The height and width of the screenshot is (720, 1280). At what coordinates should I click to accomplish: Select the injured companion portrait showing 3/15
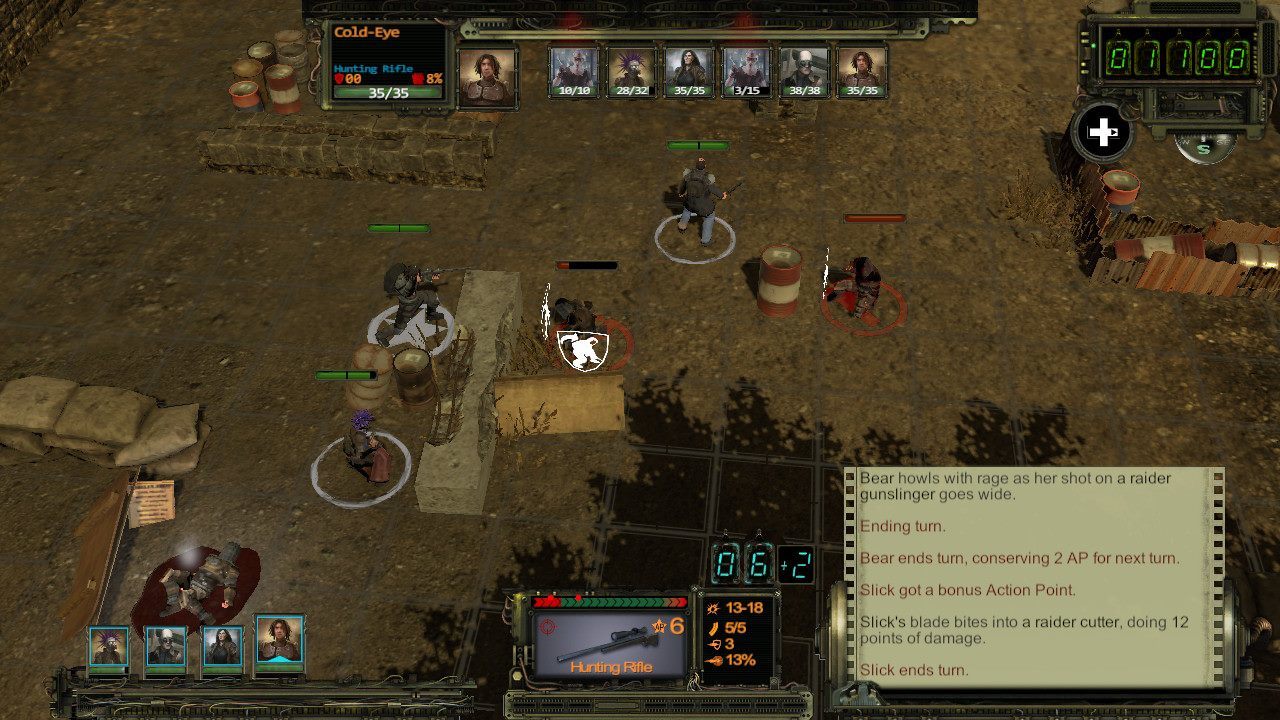pos(745,68)
